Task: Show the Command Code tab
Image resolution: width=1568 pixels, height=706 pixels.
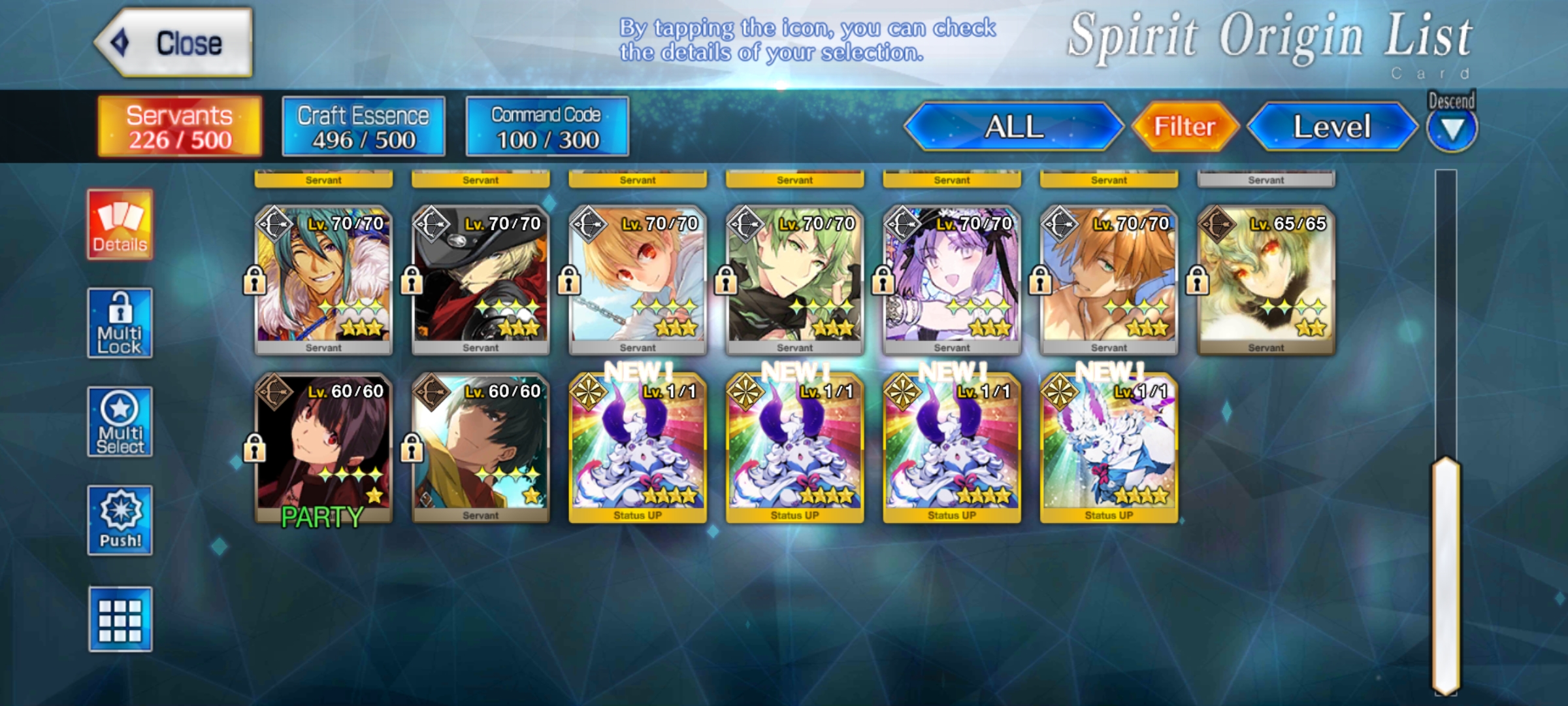Action: click(547, 127)
